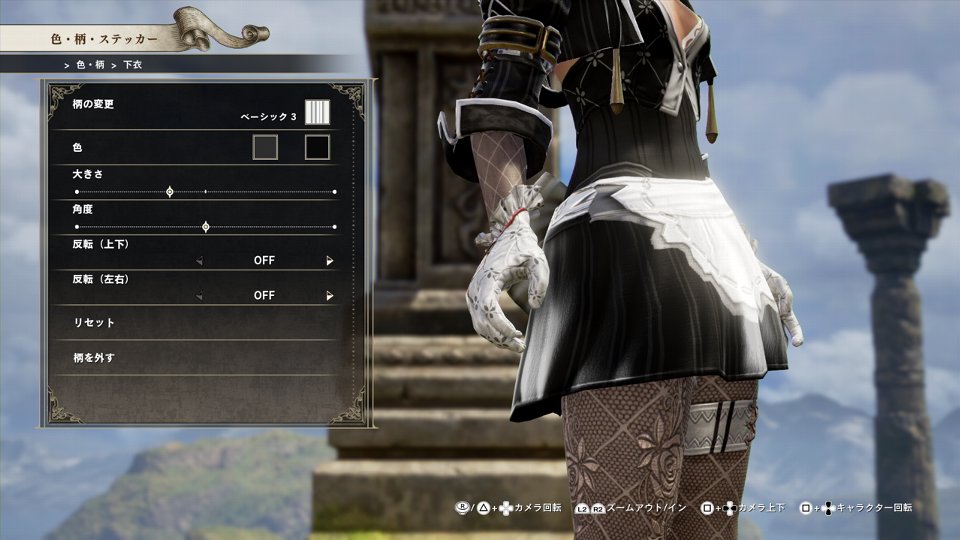Adjust the 大きさ size slider handle
The width and height of the screenshot is (960, 540).
tap(169, 191)
